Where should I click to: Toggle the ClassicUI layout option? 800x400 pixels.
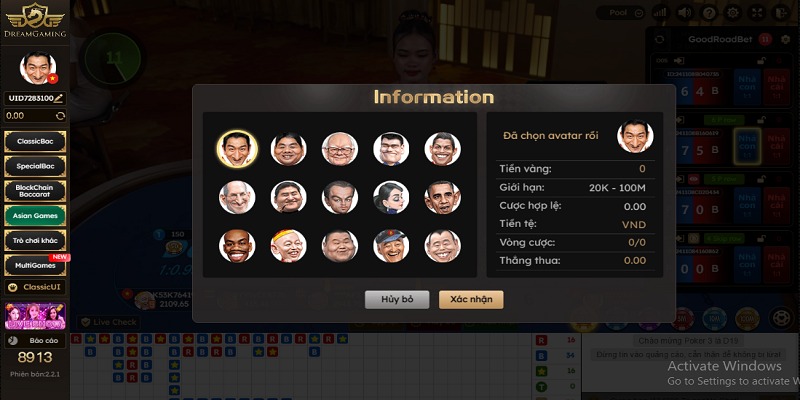click(35, 288)
